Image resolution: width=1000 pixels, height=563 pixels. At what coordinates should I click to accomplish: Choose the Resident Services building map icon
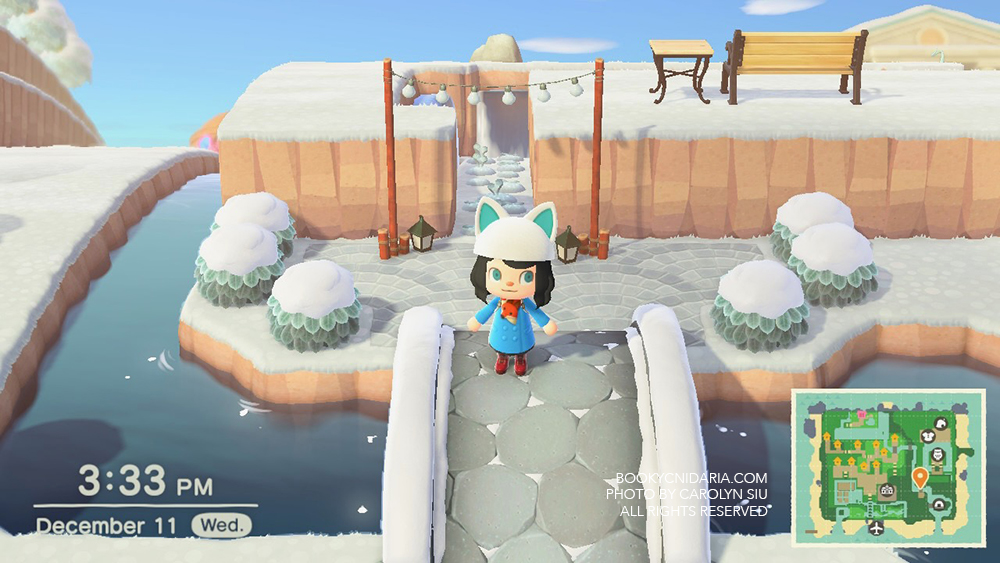coord(886,490)
